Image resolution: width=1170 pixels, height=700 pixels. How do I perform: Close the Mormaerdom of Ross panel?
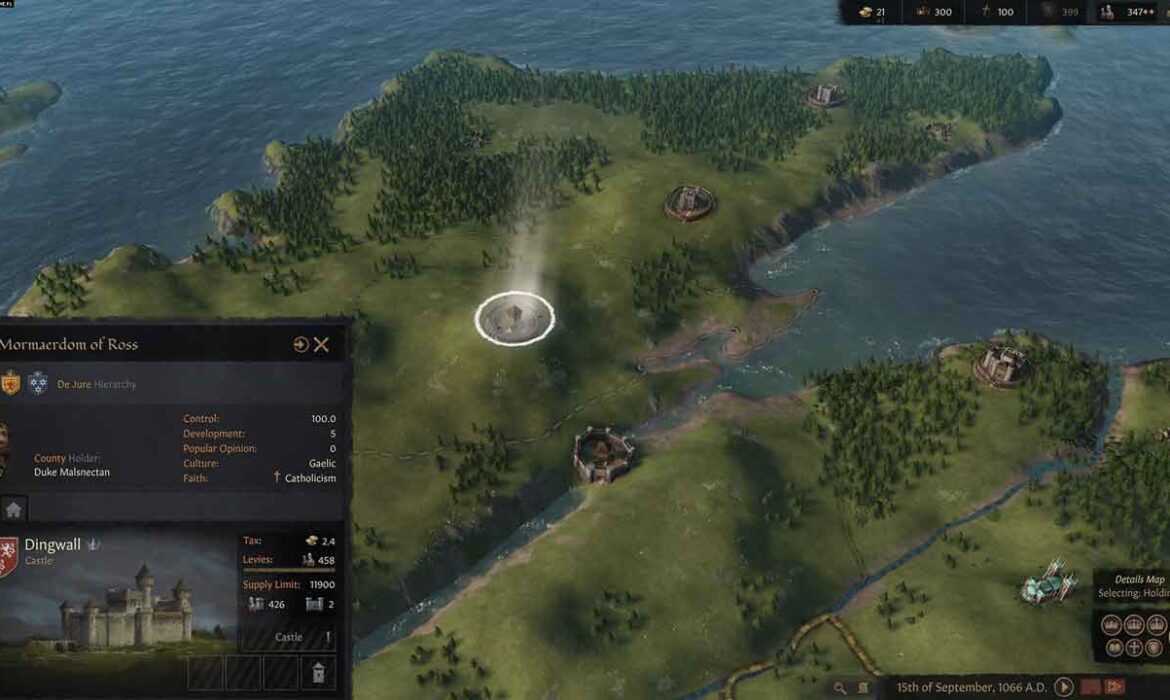coord(321,345)
